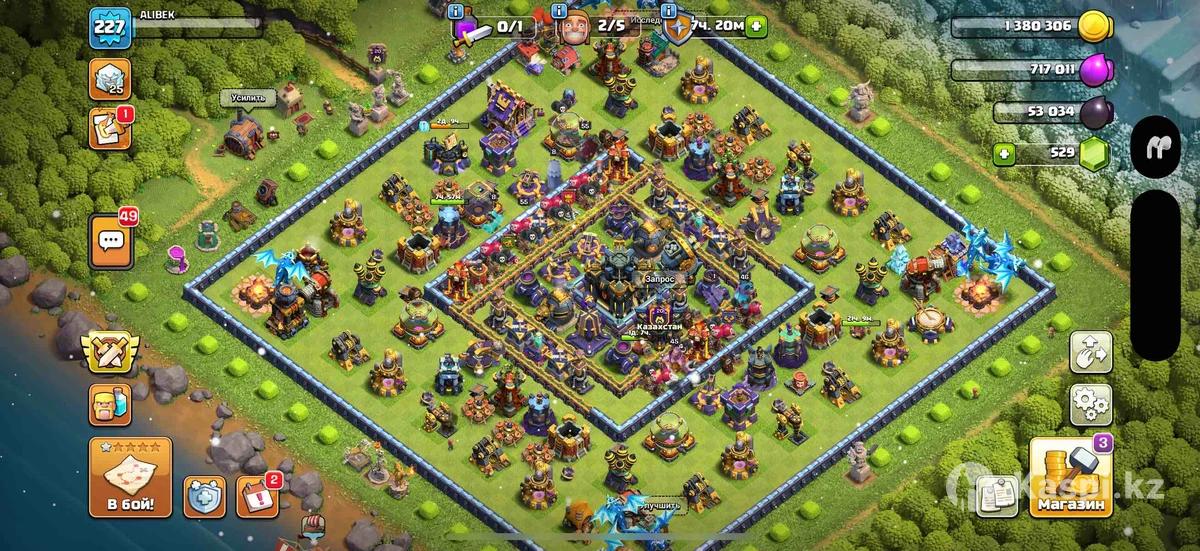Tap the Запрос request label
Image resolution: width=1200 pixels, height=551 pixels.
coord(662,278)
